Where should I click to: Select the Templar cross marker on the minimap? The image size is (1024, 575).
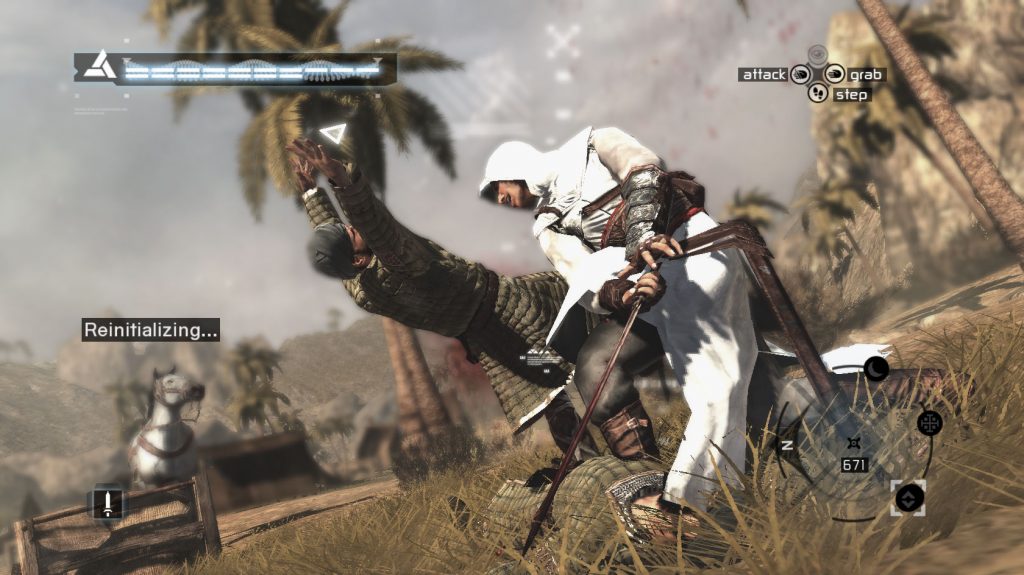point(929,422)
